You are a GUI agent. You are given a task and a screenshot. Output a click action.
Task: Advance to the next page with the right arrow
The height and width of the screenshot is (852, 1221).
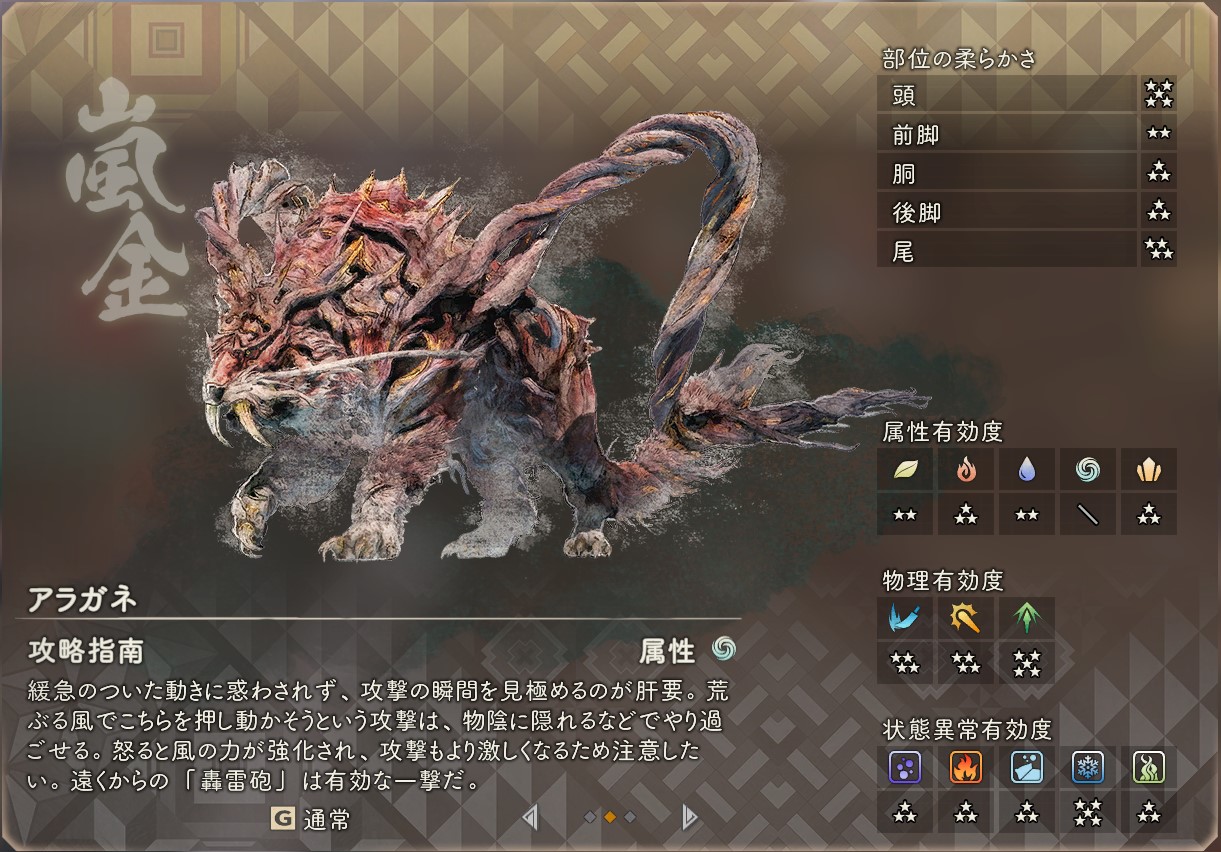click(x=688, y=818)
